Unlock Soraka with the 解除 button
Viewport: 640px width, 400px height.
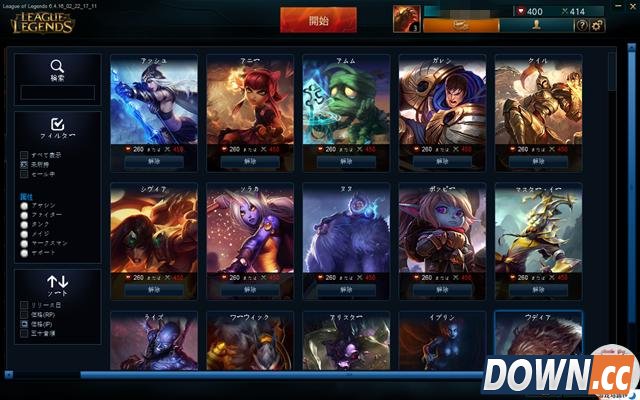click(249, 289)
